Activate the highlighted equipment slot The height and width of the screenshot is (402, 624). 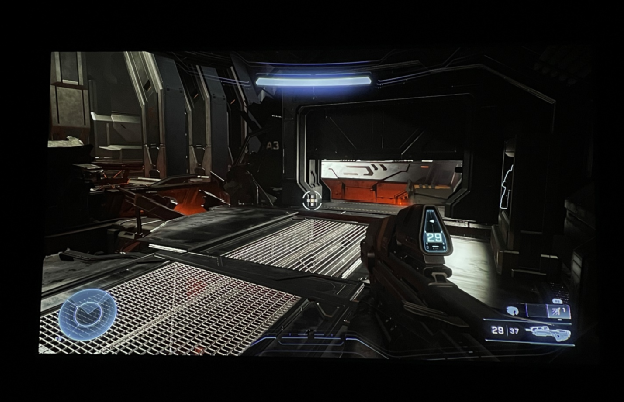click(559, 311)
